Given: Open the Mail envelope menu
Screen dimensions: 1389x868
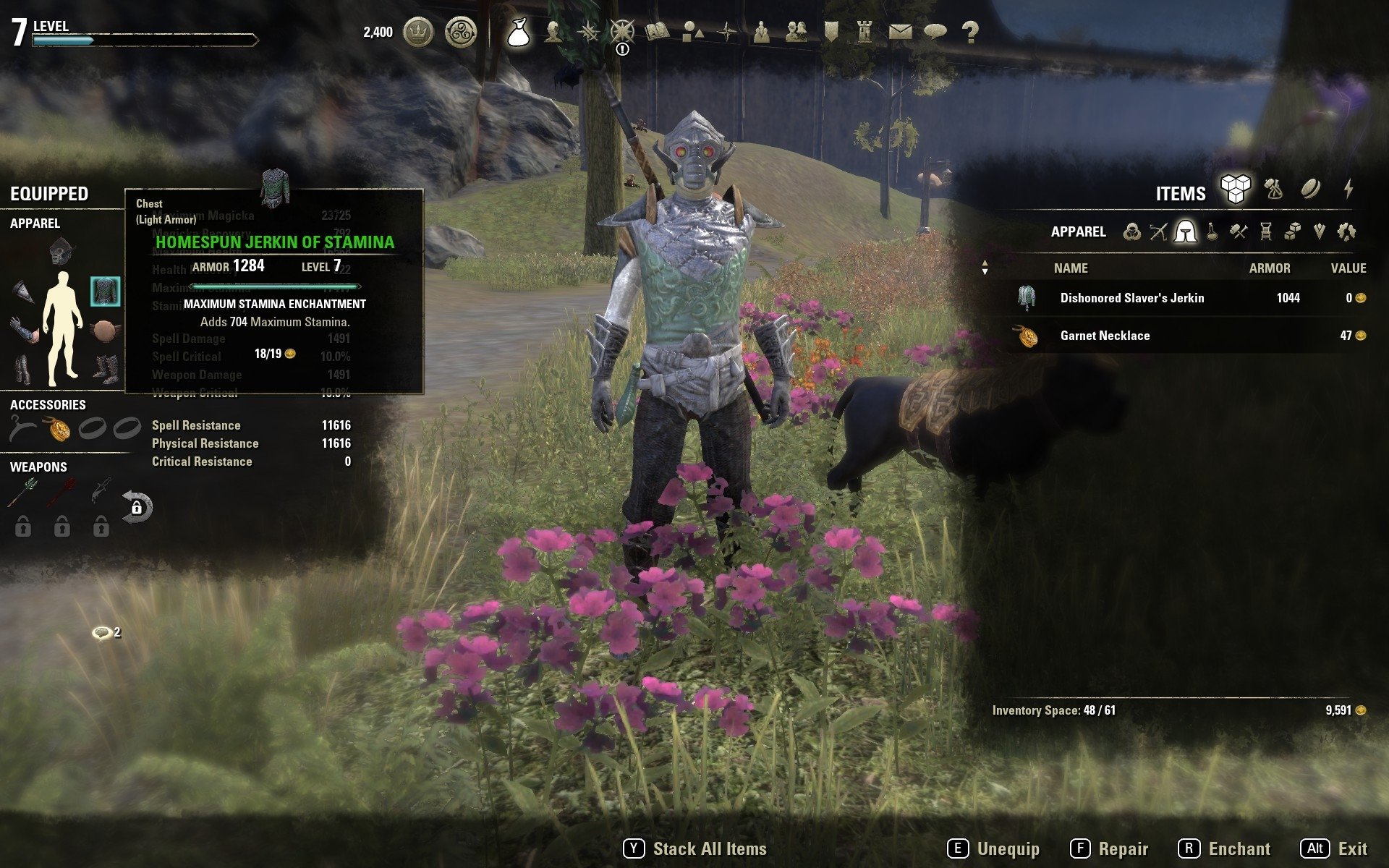Looking at the screenshot, I should 900,32.
